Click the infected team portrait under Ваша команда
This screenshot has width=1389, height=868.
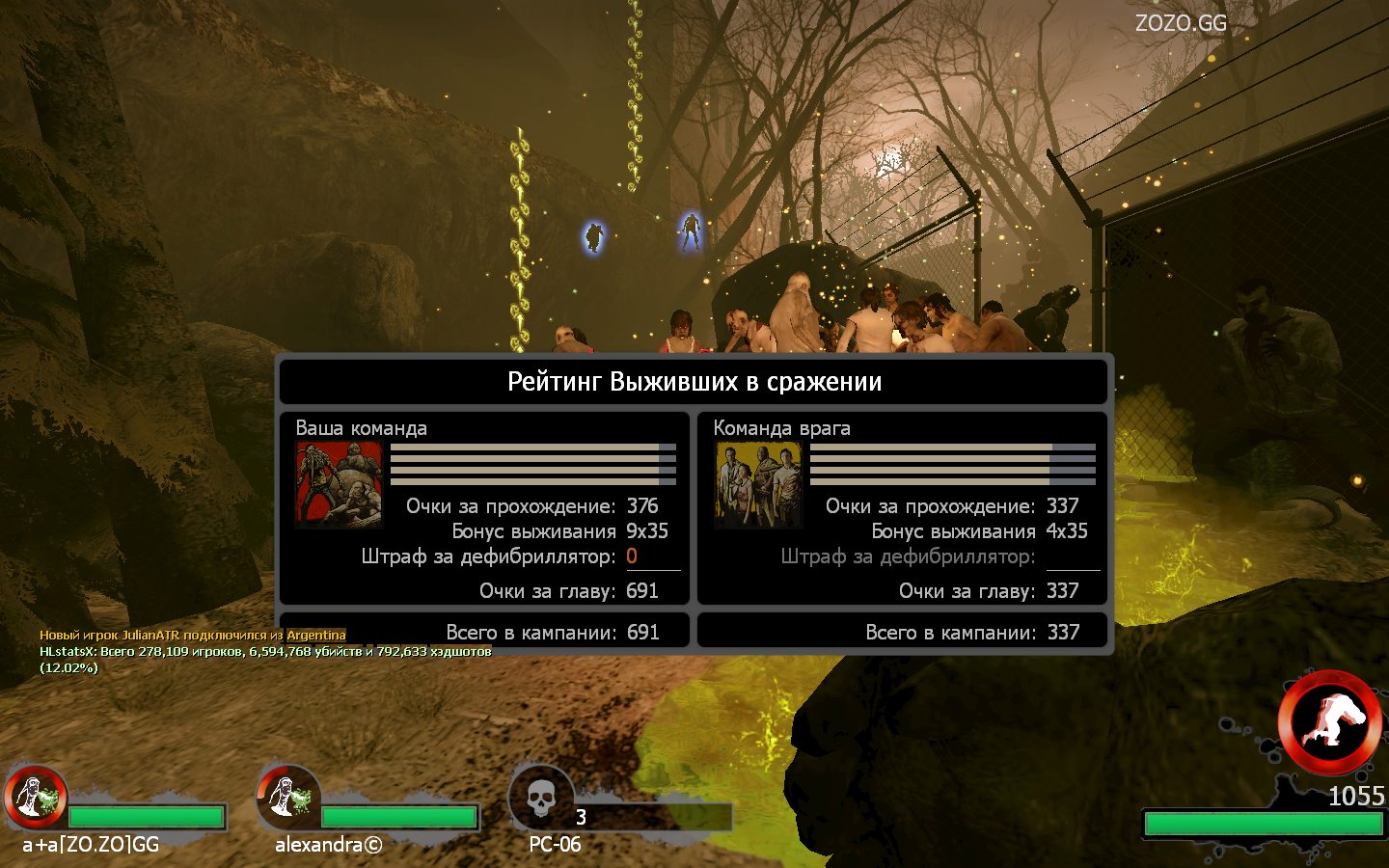pos(339,485)
